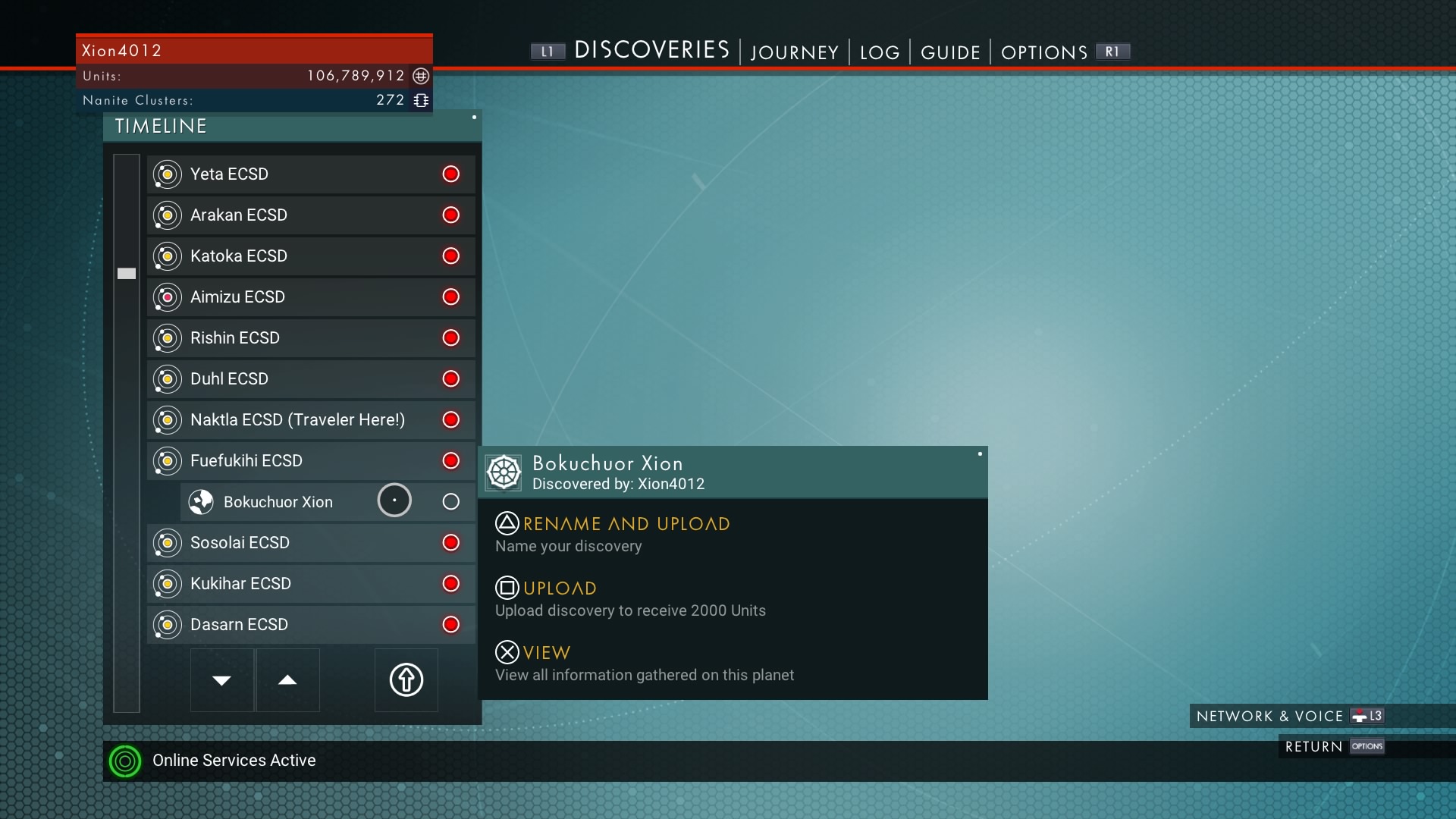Screen dimensions: 1456x819
Task: Select Naktla ECSD (Traveler Here!) entry
Action: coord(311,420)
